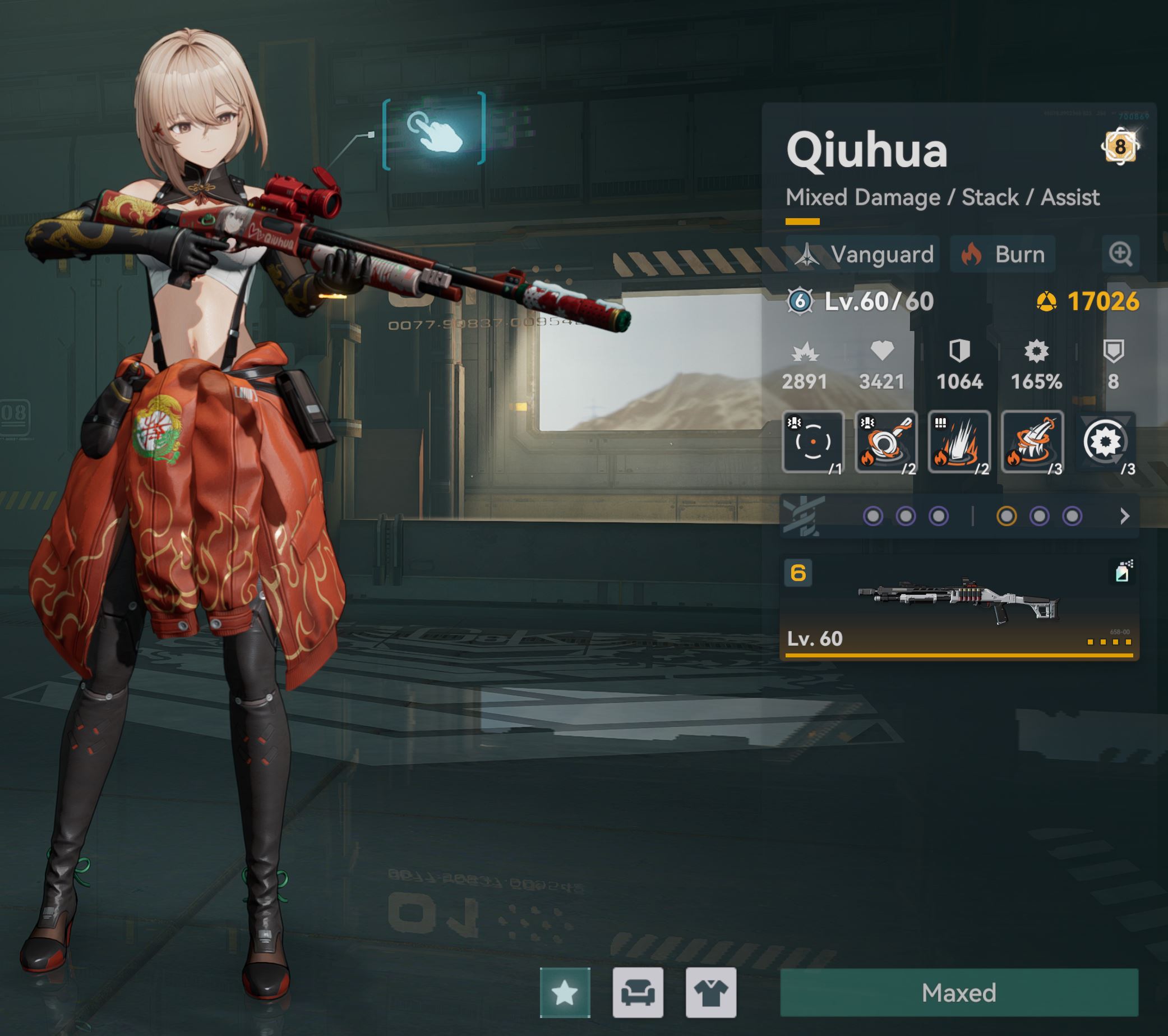View the fire burst skill icon
Viewport: 1168px width, 1036px height.
tap(959, 441)
